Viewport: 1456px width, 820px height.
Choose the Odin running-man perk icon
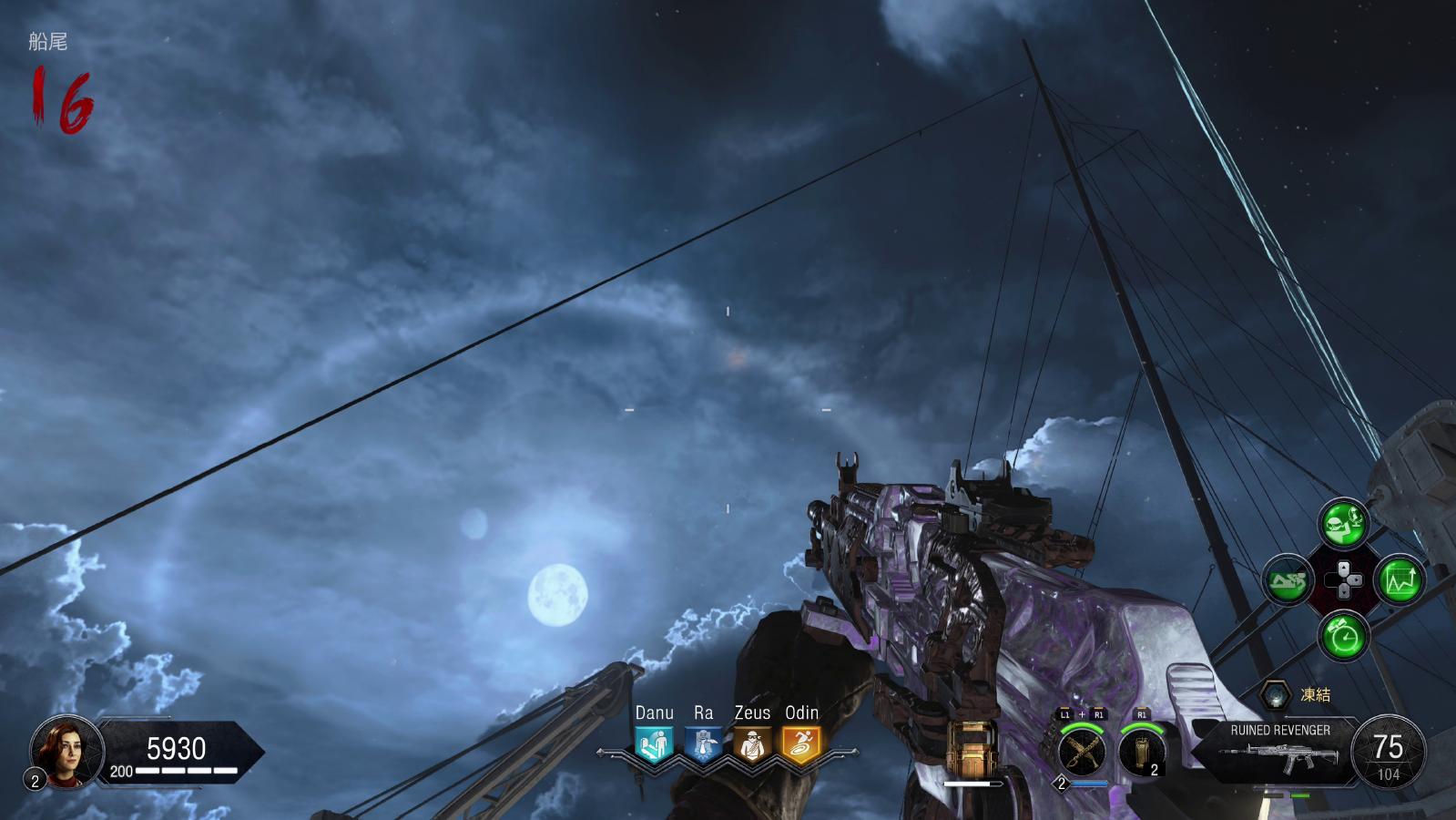[801, 745]
